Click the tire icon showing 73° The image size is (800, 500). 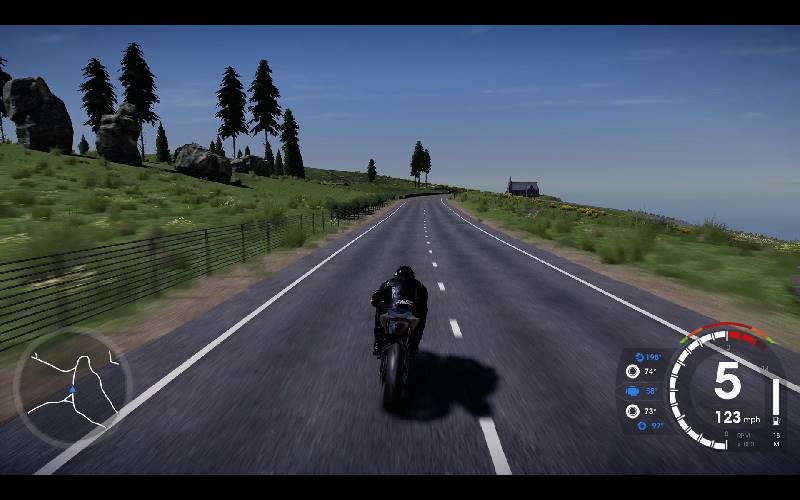(632, 411)
